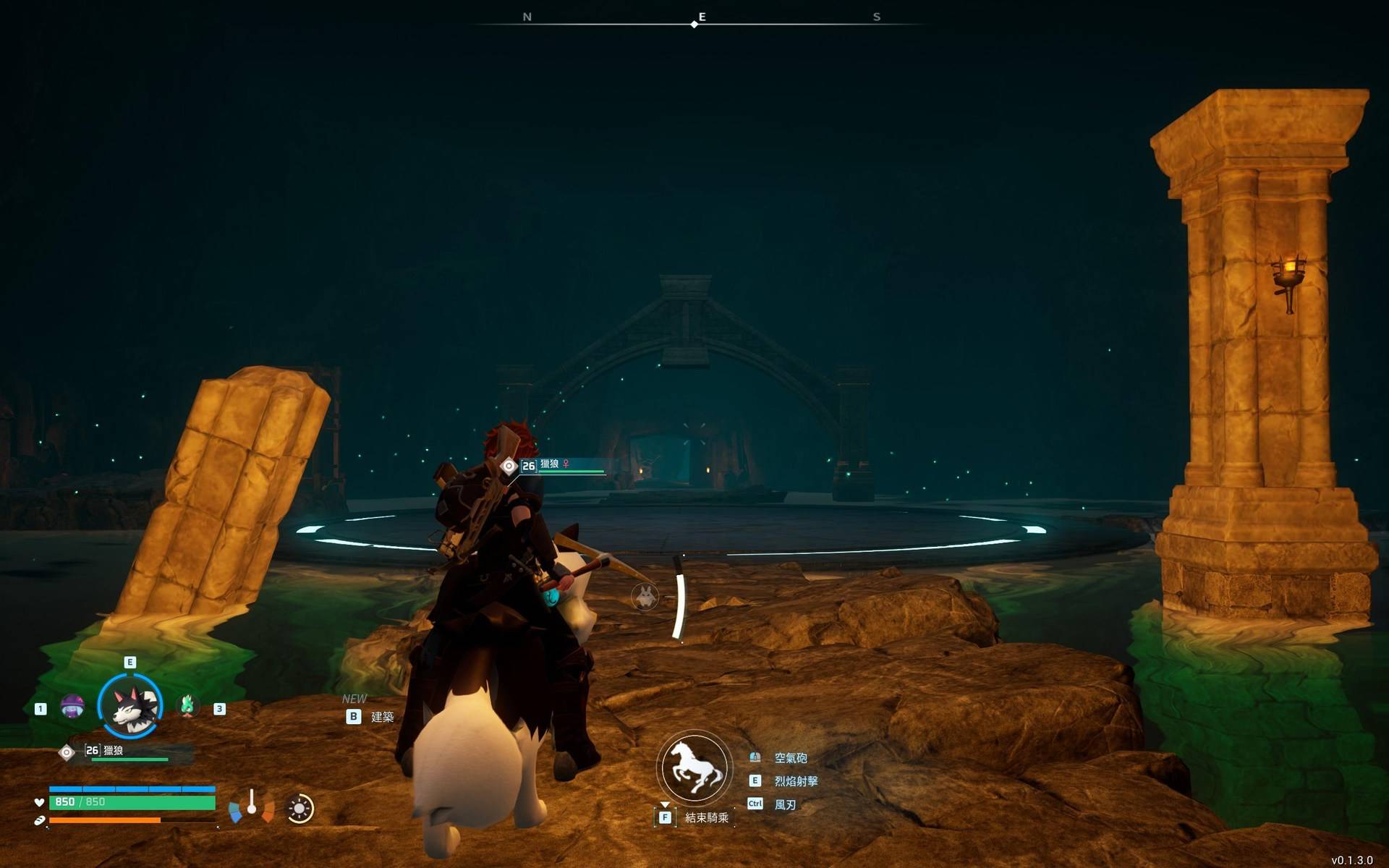Activate the 風刃 skill entry
This screenshot has height=868, width=1389.
pos(785,804)
